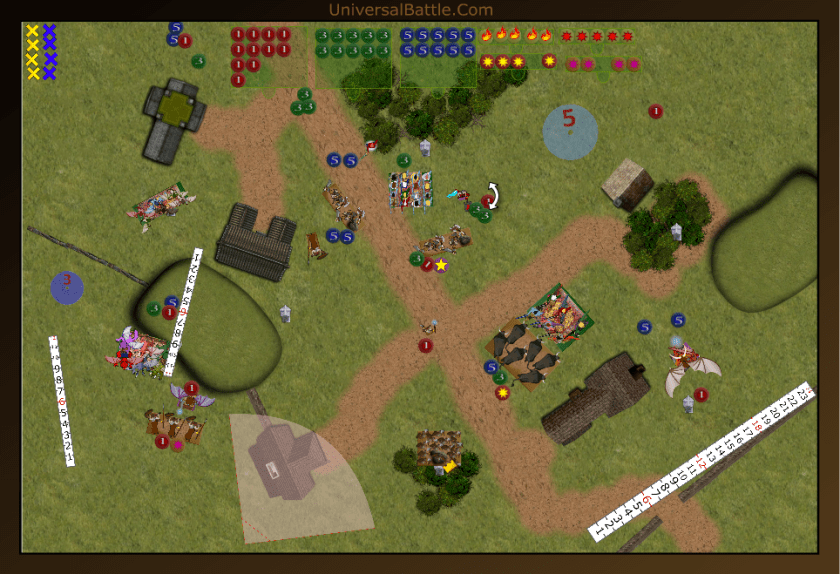The height and width of the screenshot is (574, 840).
Task: Select the lone red 1 token near objective 5
Action: 655,111
